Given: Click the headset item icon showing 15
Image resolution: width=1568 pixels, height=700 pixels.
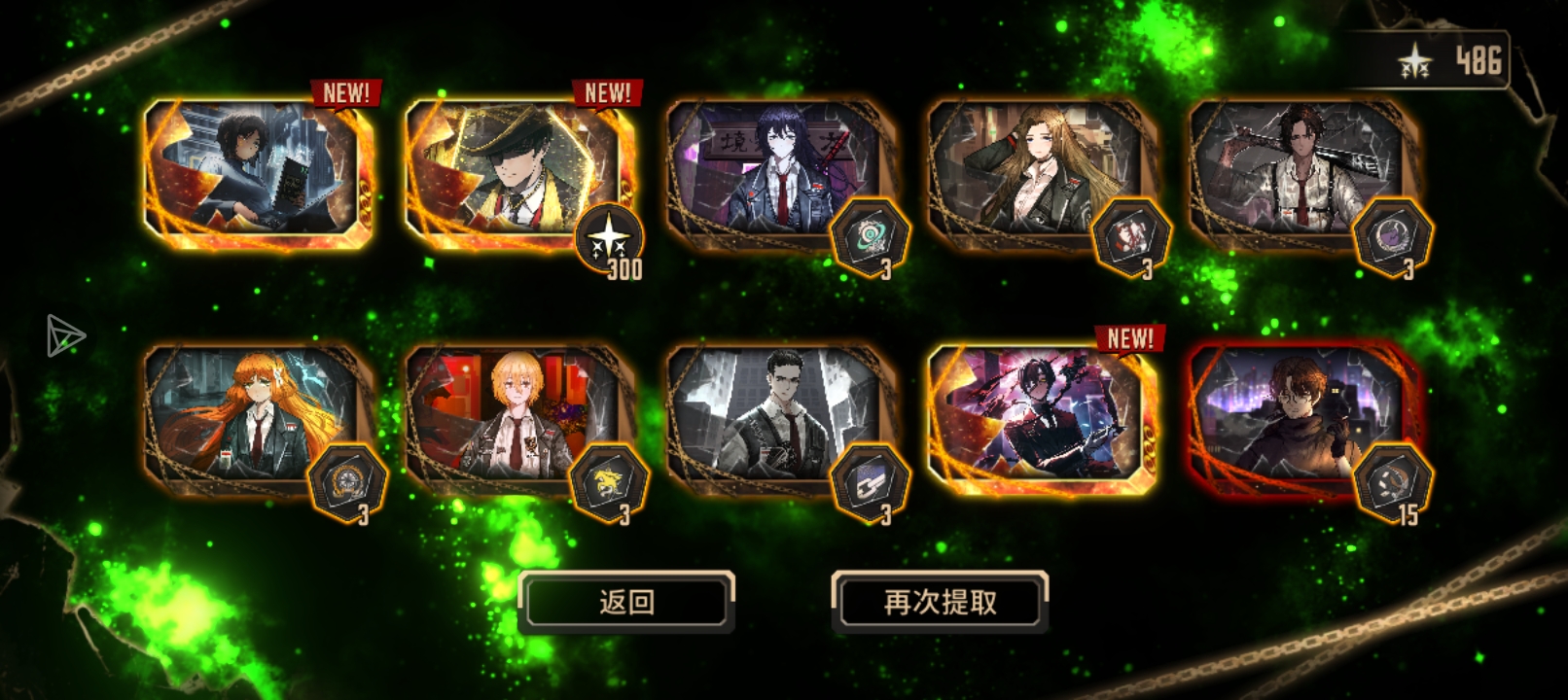Looking at the screenshot, I should 1393,483.
